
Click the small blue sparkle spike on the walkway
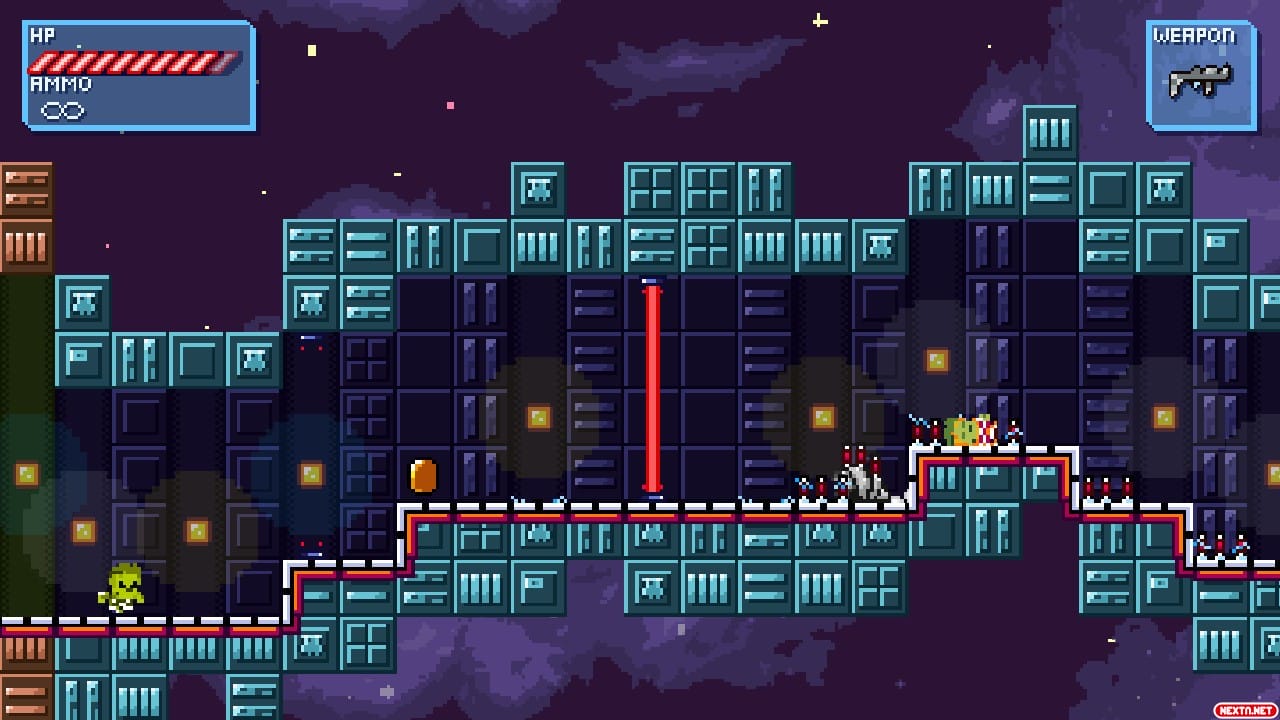click(805, 482)
